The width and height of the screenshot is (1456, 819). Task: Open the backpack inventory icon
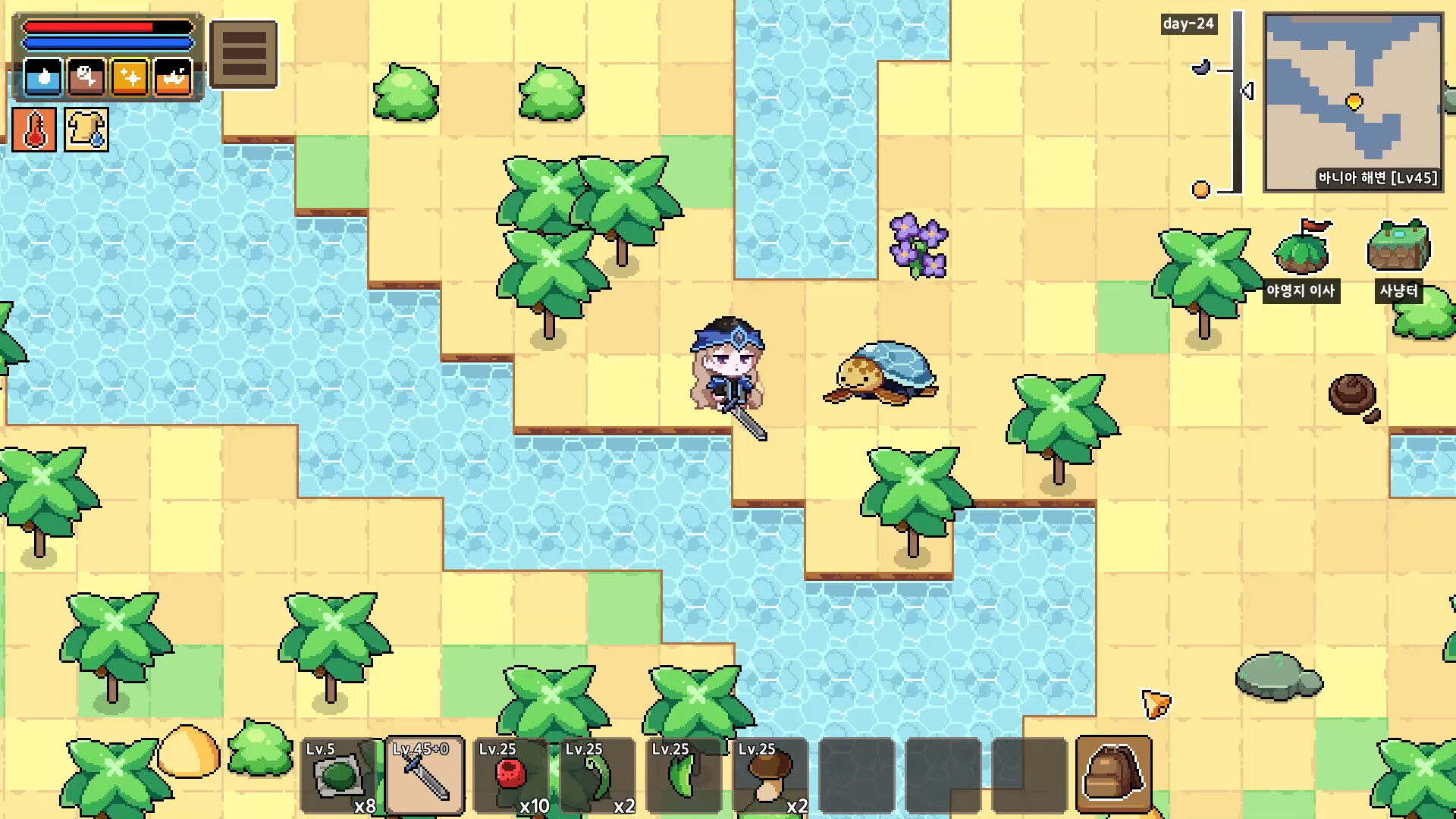[x=1113, y=775]
